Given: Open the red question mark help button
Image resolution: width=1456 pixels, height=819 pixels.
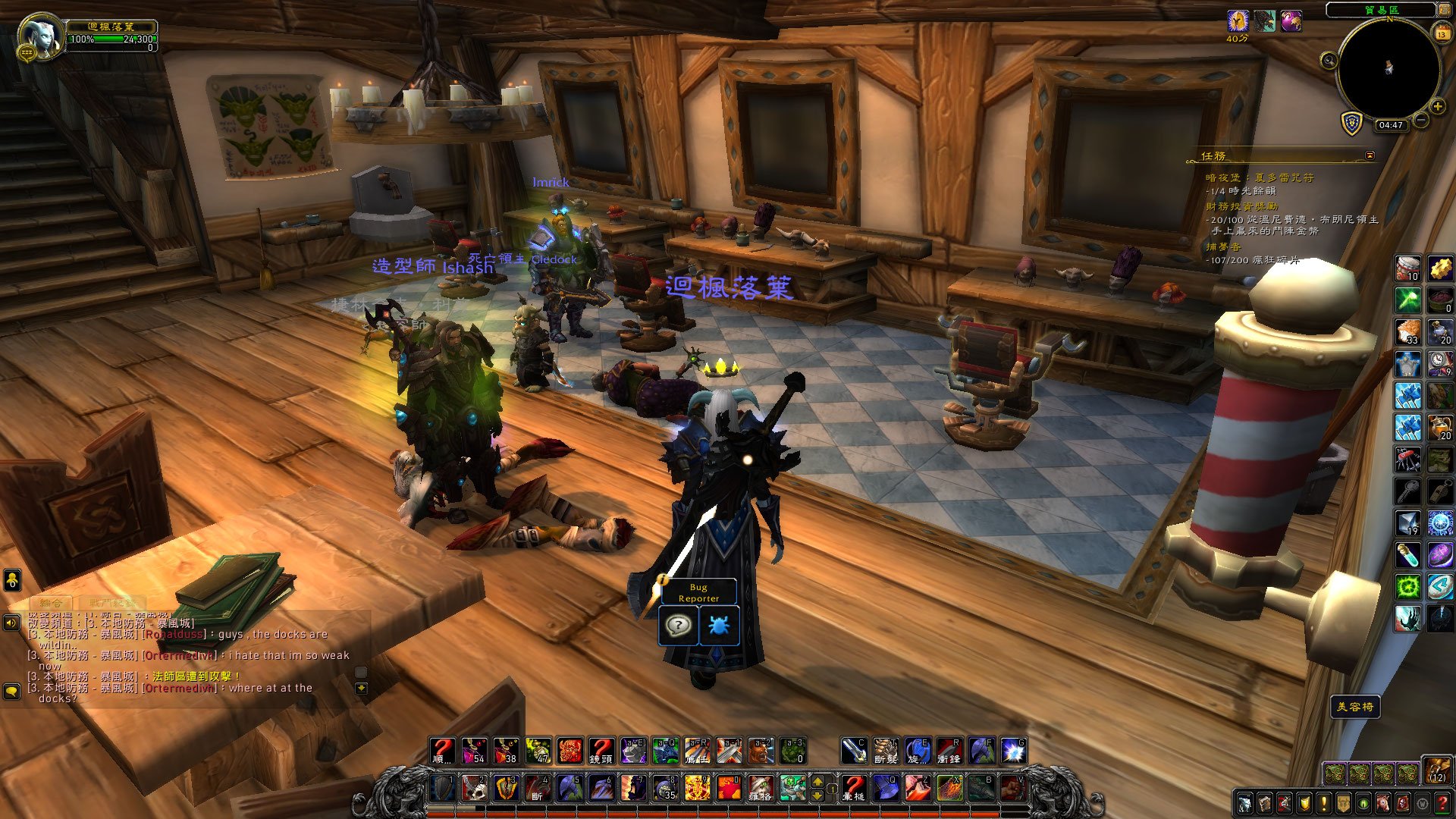Looking at the screenshot, I should (x=1442, y=803).
